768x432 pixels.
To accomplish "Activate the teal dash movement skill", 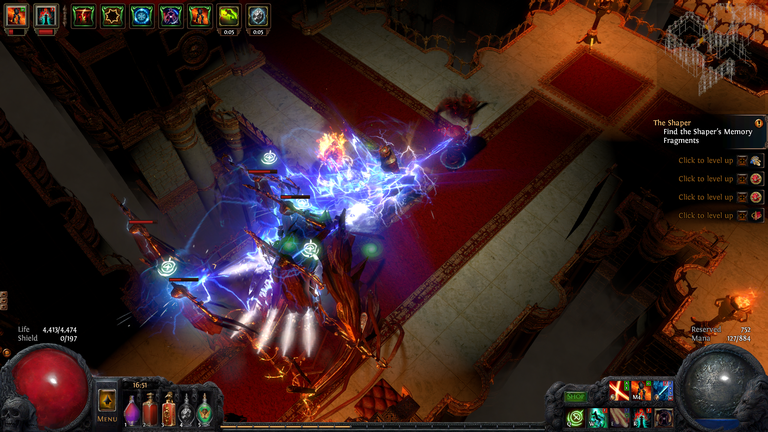I will [597, 417].
